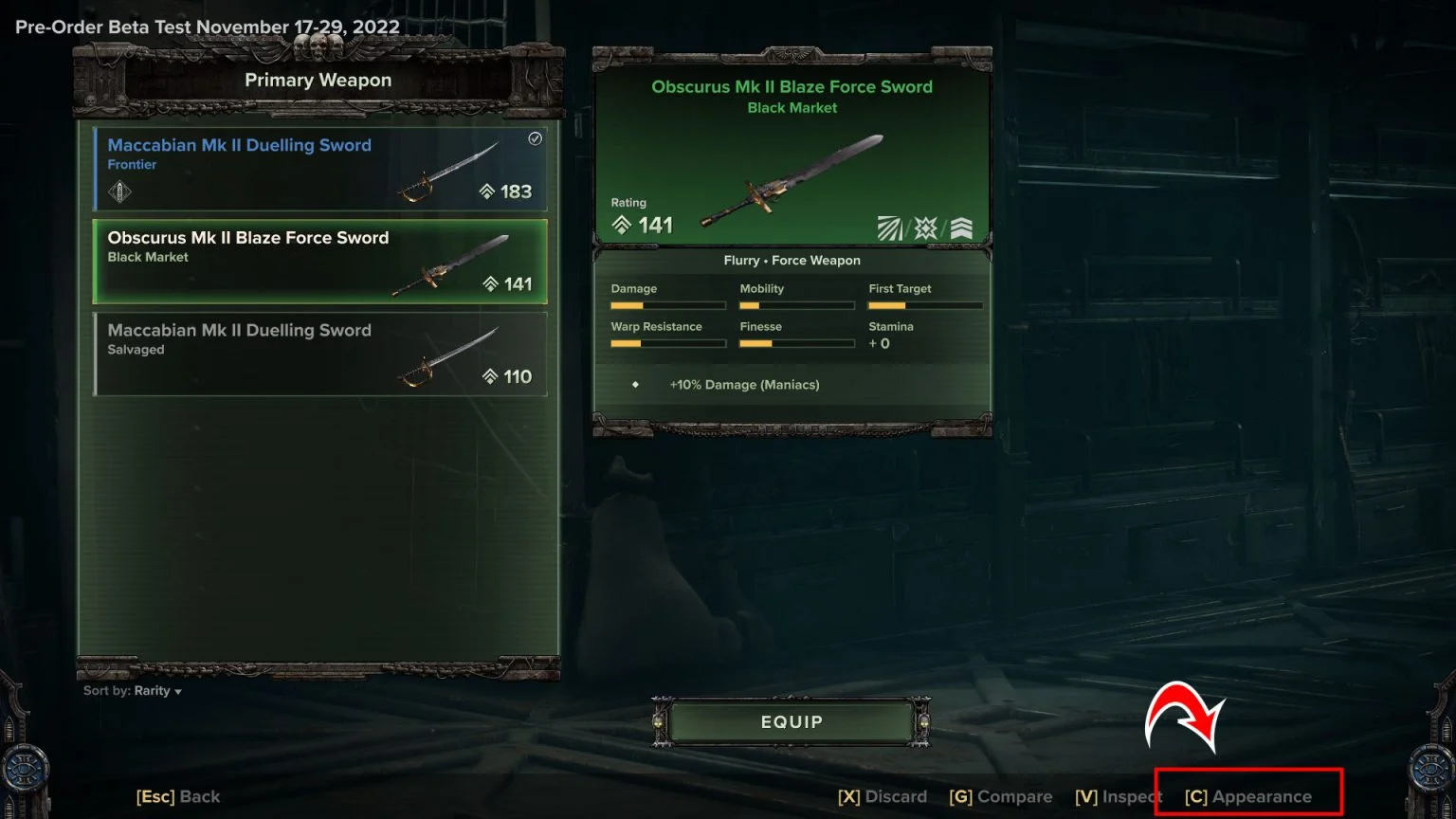
Task: Click the diamond weapon mark icon on the Frontier sword
Action: [x=118, y=193]
